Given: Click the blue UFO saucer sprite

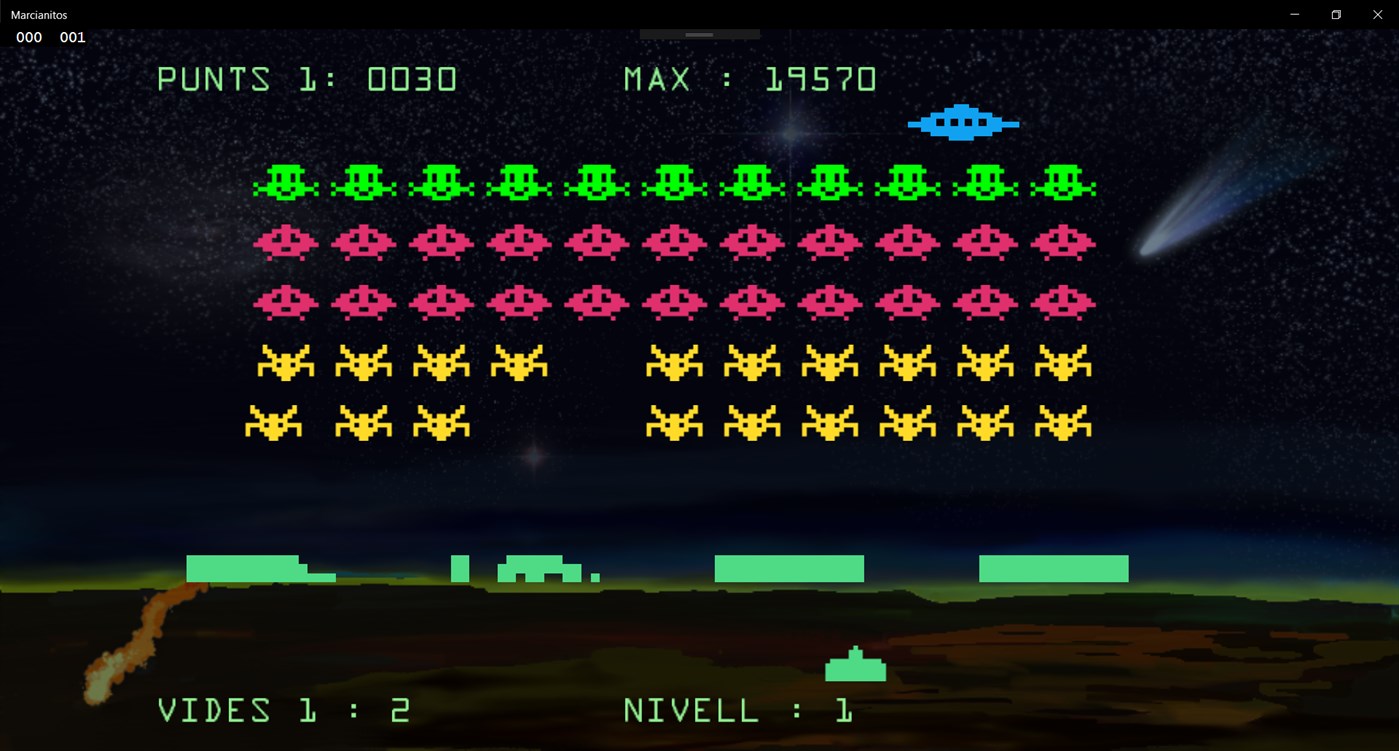Looking at the screenshot, I should (x=961, y=122).
